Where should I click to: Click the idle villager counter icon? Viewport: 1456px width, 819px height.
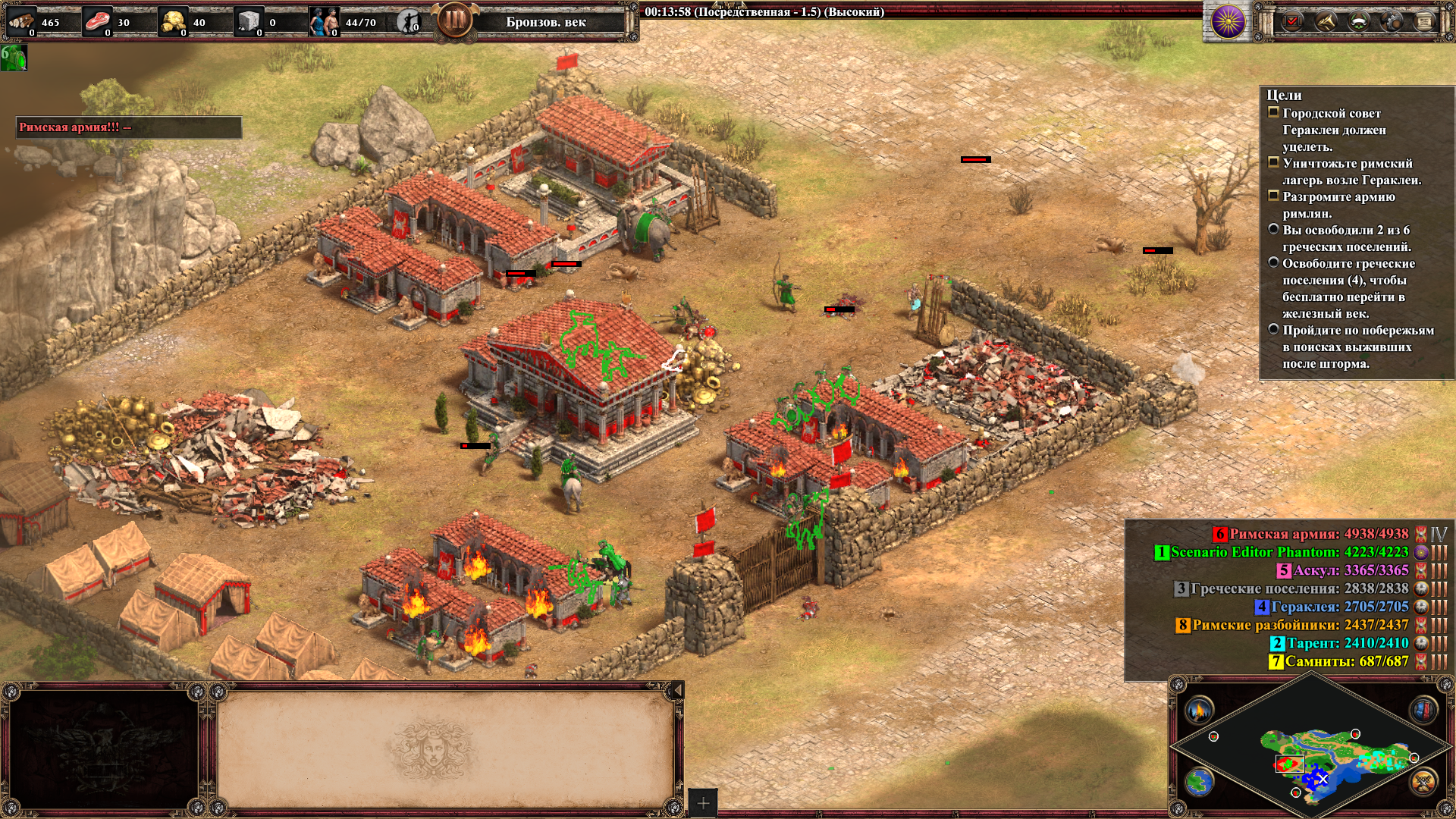[x=409, y=22]
